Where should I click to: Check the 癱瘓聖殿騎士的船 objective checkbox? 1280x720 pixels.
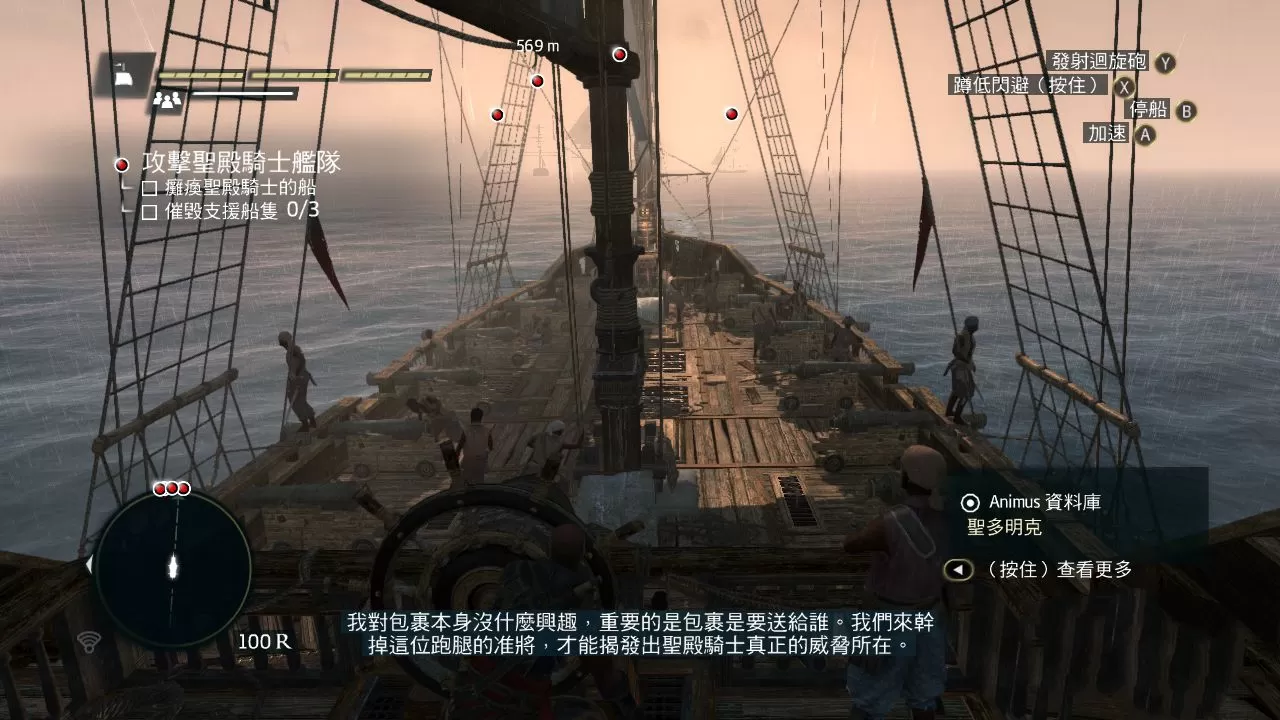point(148,190)
